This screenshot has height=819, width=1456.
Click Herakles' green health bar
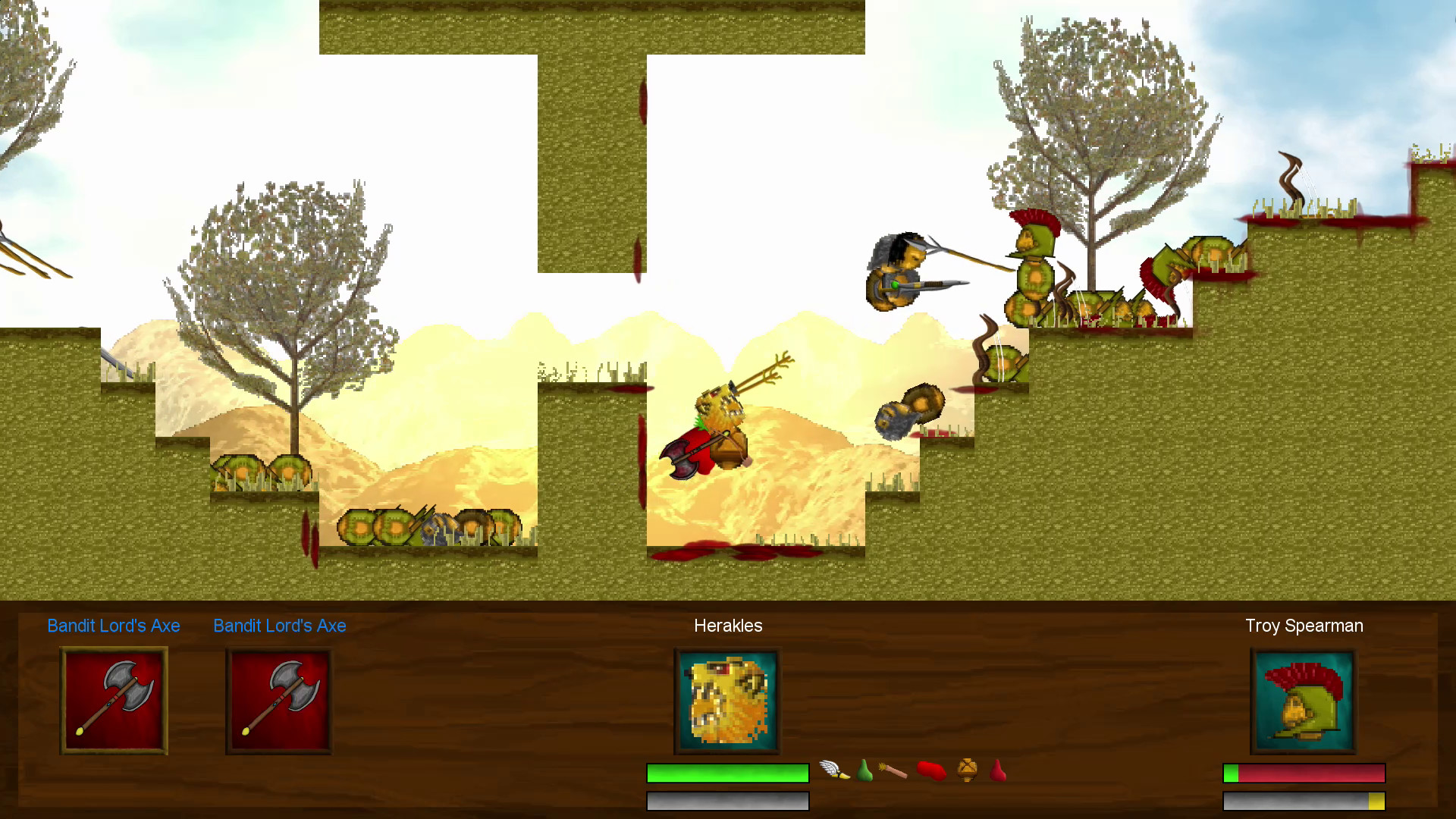click(726, 773)
